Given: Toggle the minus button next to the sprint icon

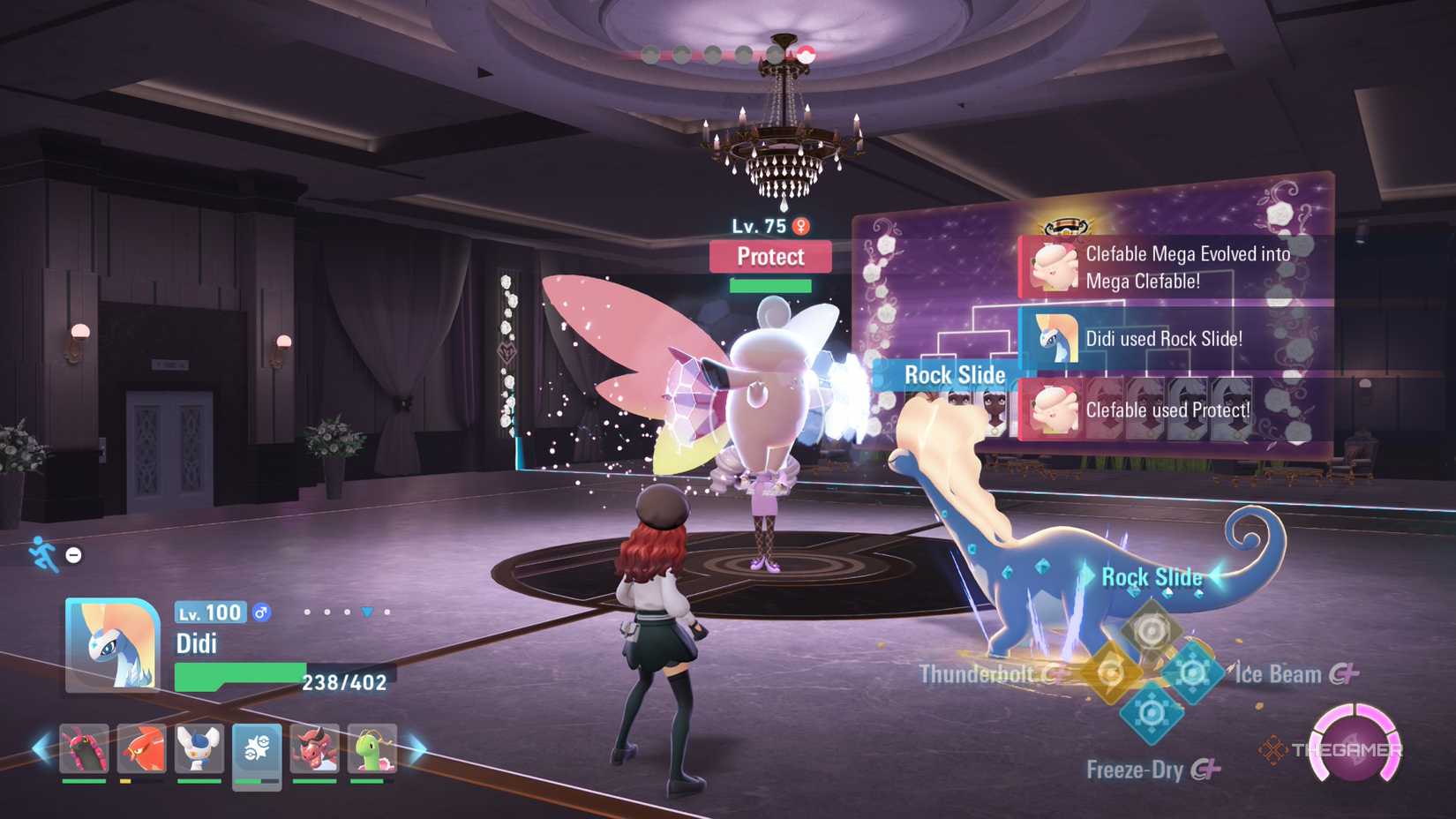Looking at the screenshot, I should click(x=73, y=555).
